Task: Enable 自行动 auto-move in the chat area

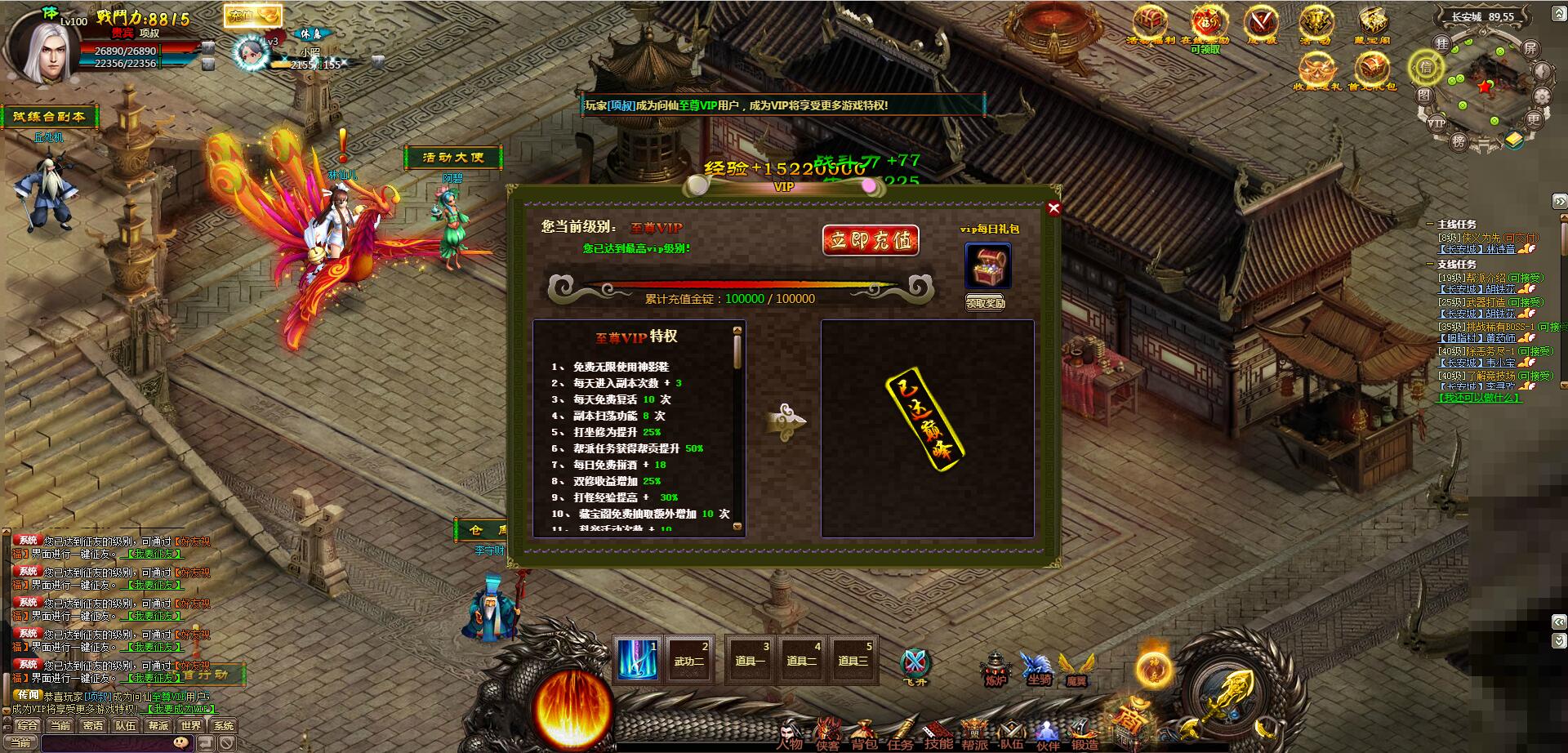Action: (x=205, y=675)
